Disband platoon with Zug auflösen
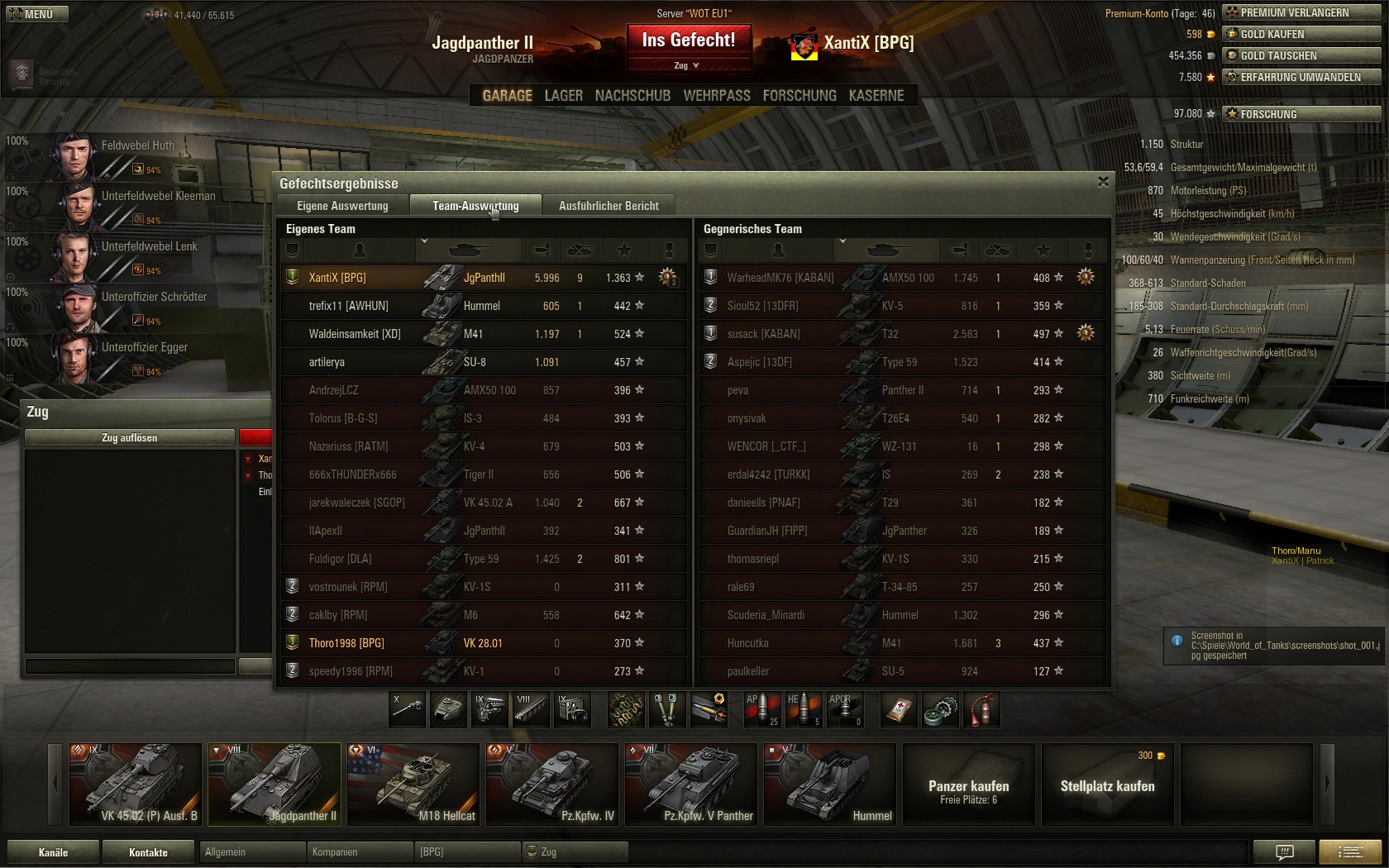This screenshot has height=868, width=1389. coord(130,437)
